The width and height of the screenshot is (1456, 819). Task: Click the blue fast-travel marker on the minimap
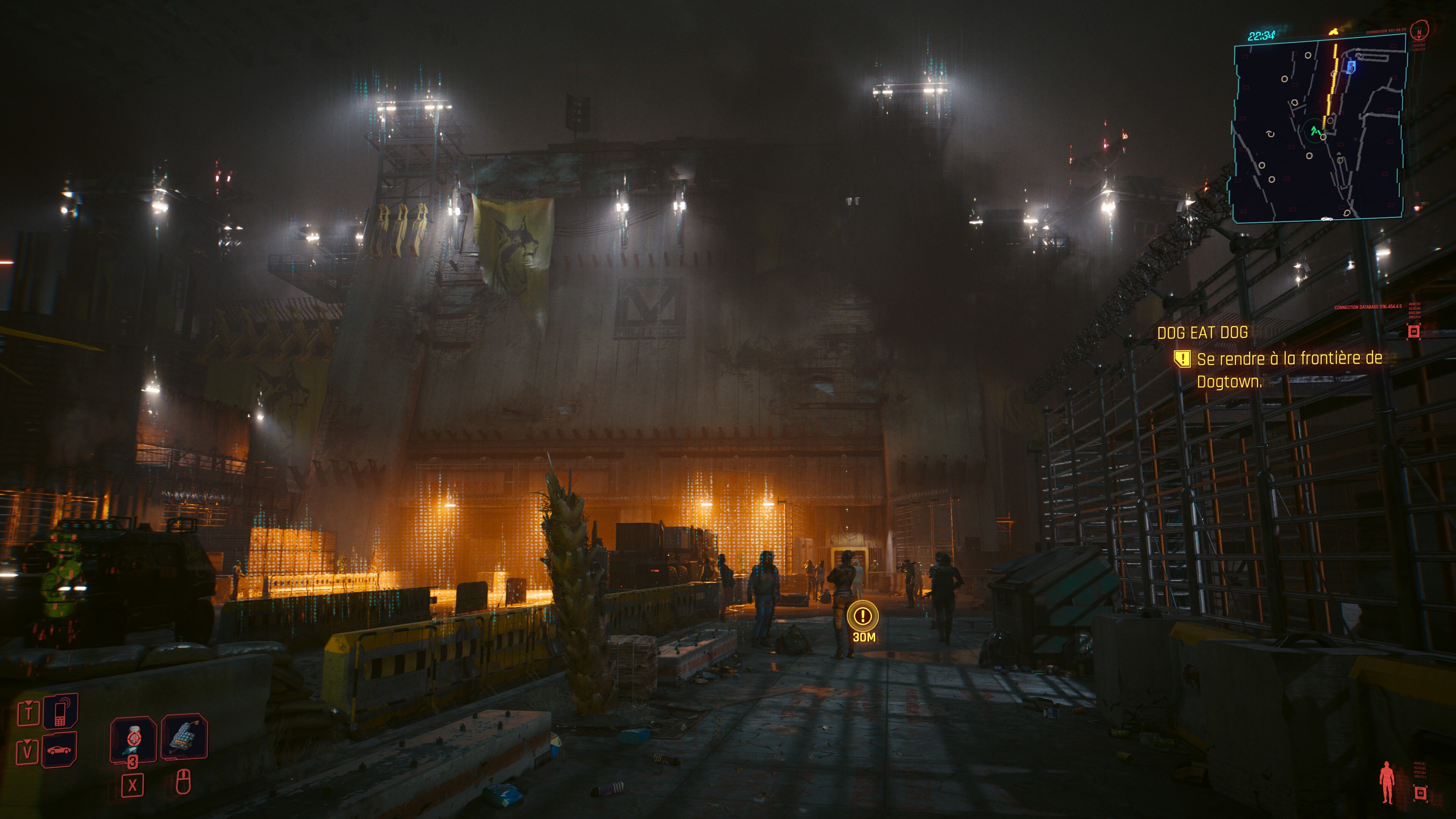click(1351, 67)
